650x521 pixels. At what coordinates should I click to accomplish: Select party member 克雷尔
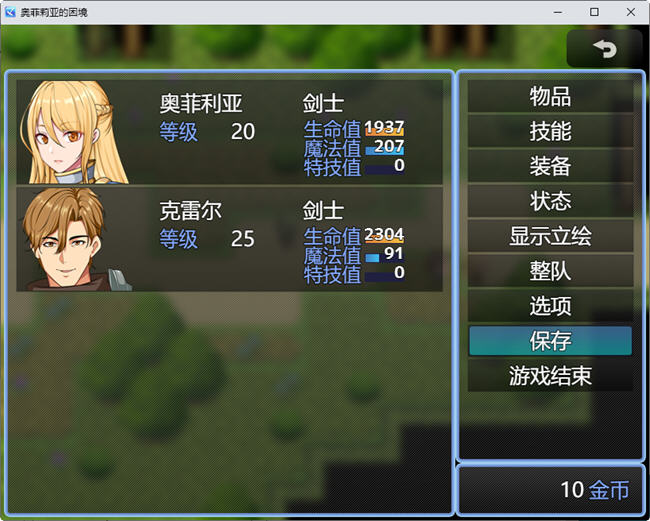[x=229, y=240]
